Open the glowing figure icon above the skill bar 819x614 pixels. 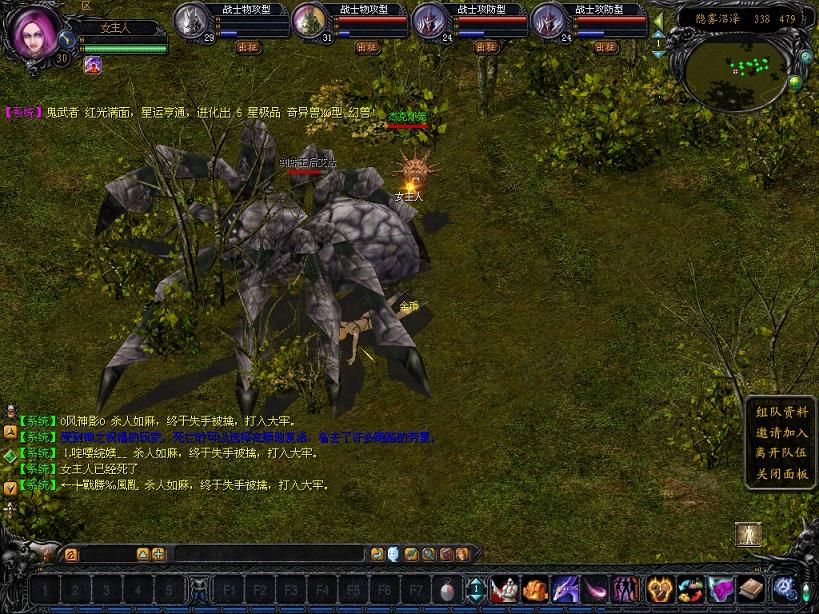(746, 535)
